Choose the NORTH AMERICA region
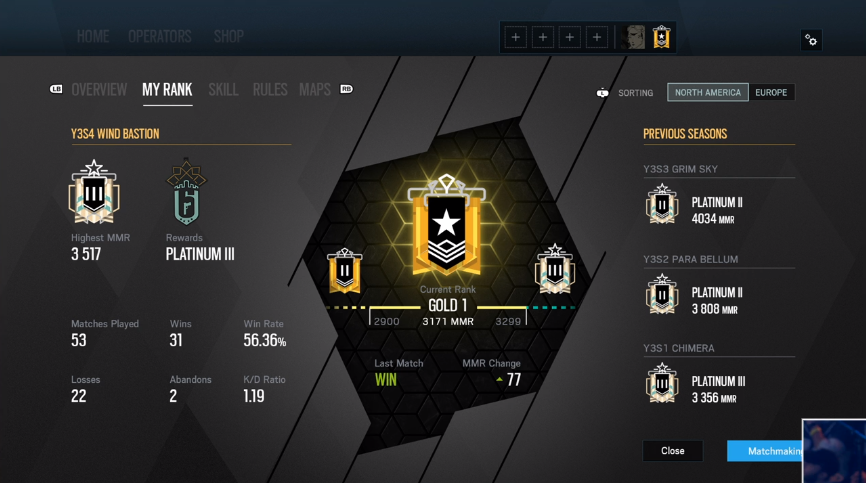The width and height of the screenshot is (866, 483). [708, 93]
